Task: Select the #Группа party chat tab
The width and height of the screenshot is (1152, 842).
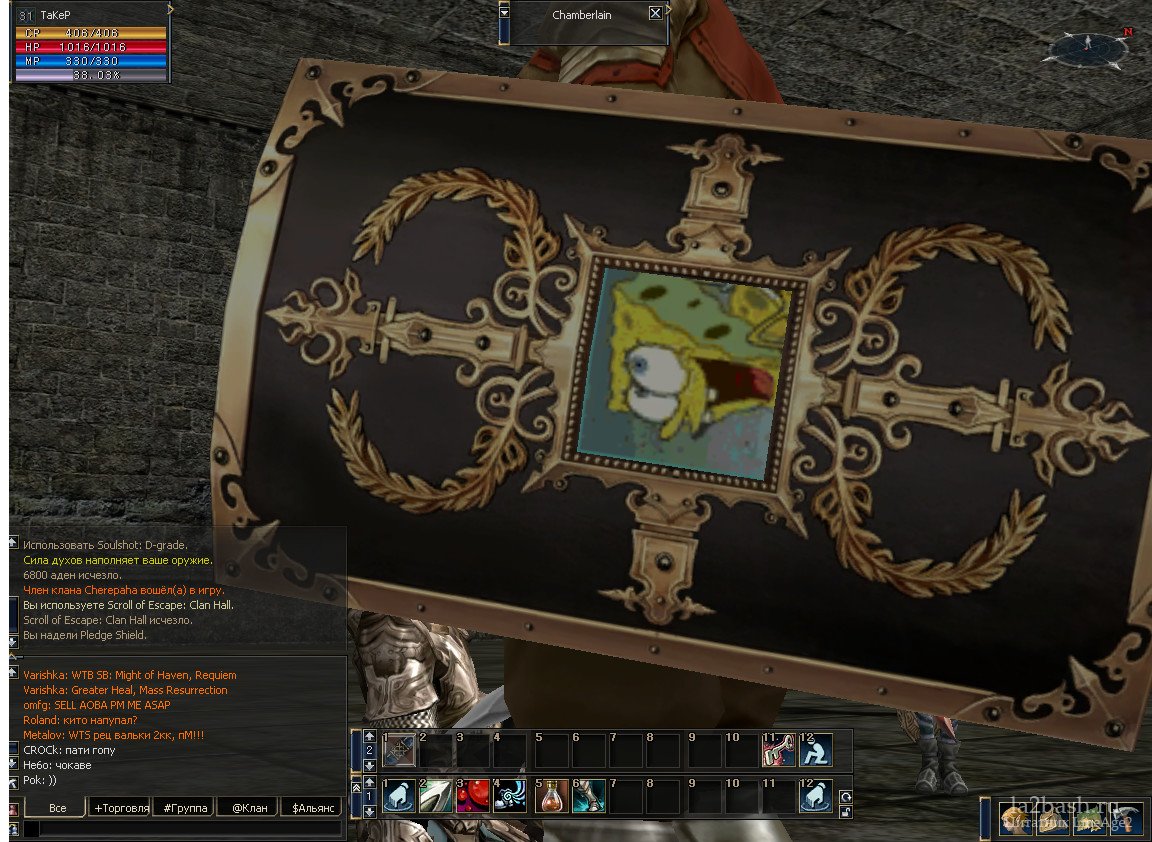Action: coord(182,807)
